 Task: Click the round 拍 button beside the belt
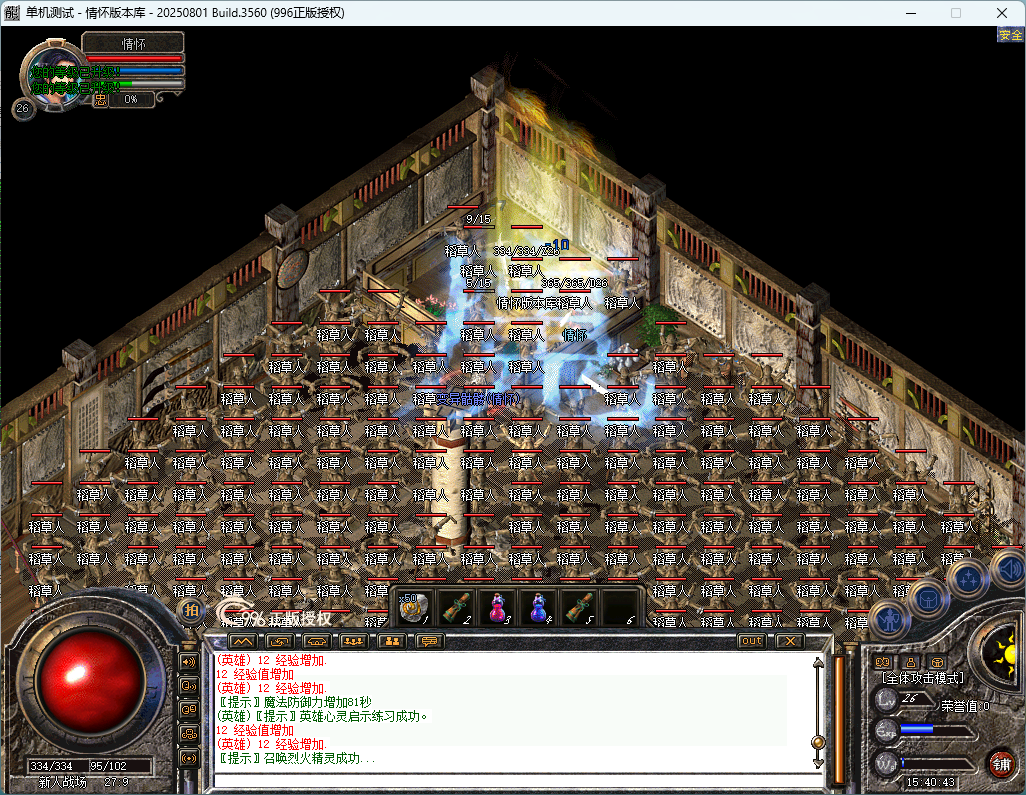190,610
